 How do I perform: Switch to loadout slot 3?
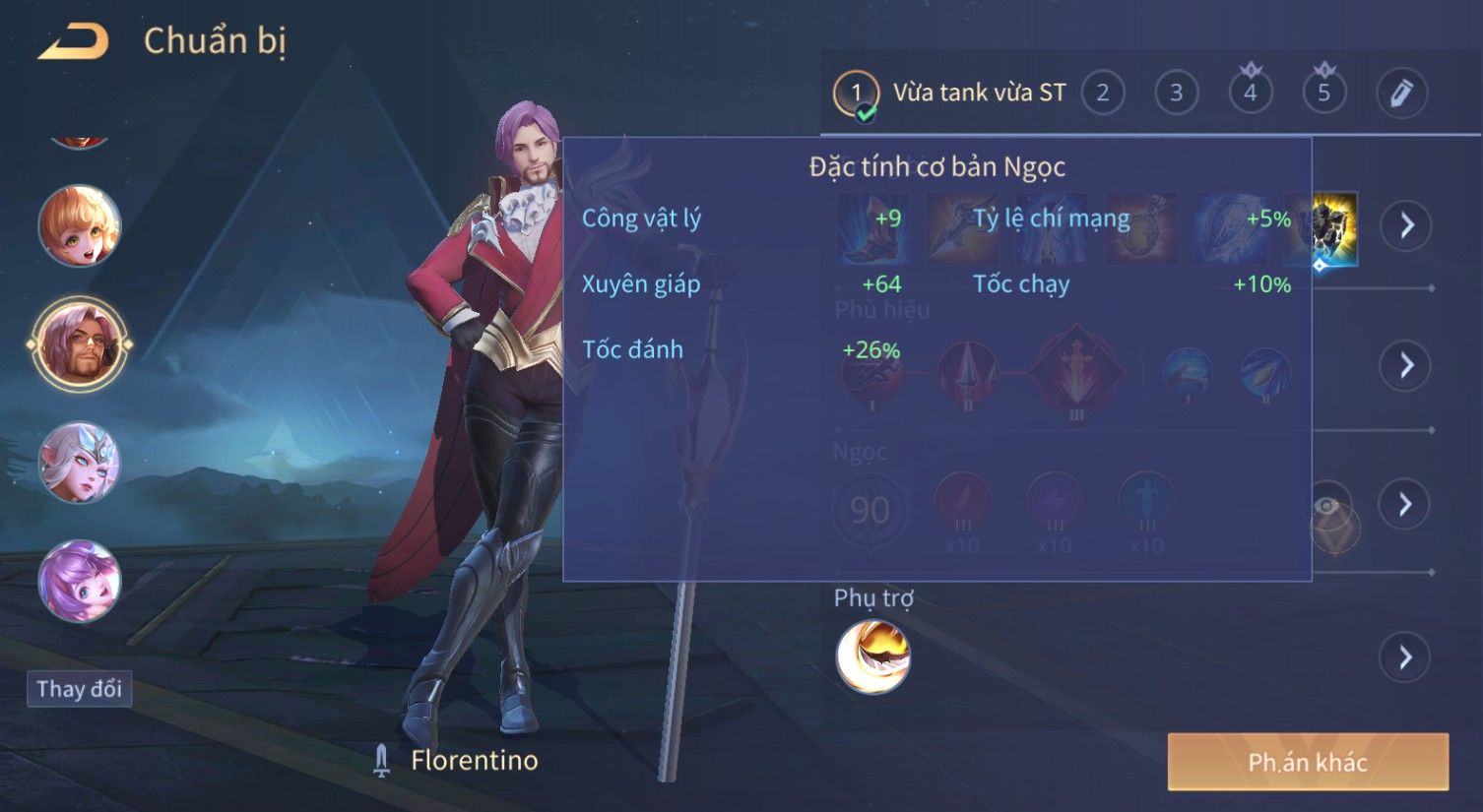pos(1176,94)
